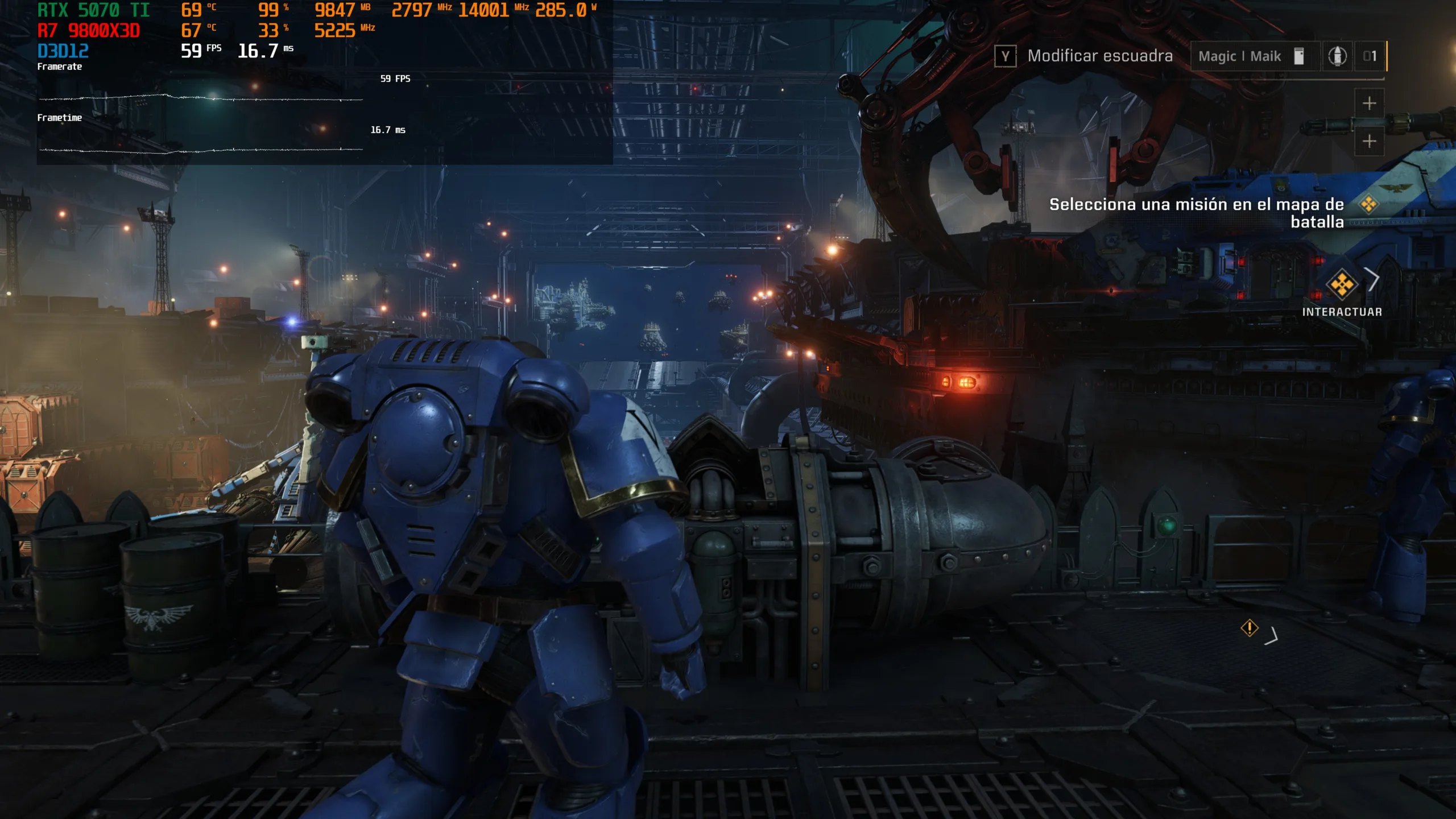Select the Magic | Maik player entry

pyautogui.click(x=1239, y=56)
